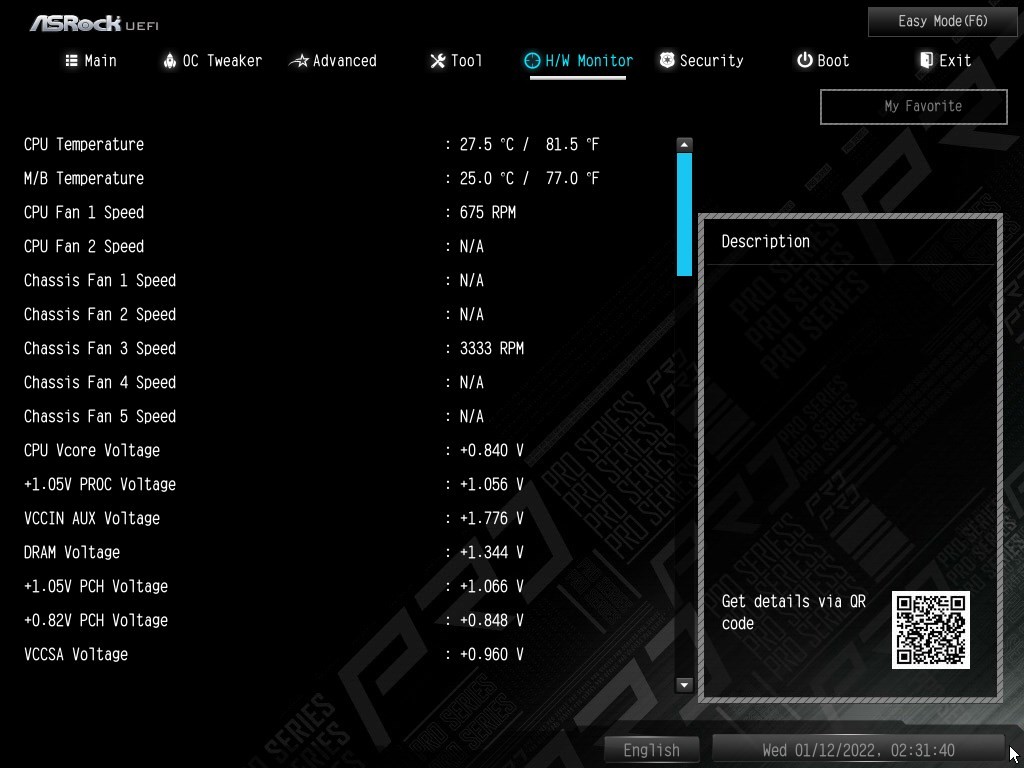Open the Tool tab
The height and width of the screenshot is (768, 1024).
coord(456,61)
